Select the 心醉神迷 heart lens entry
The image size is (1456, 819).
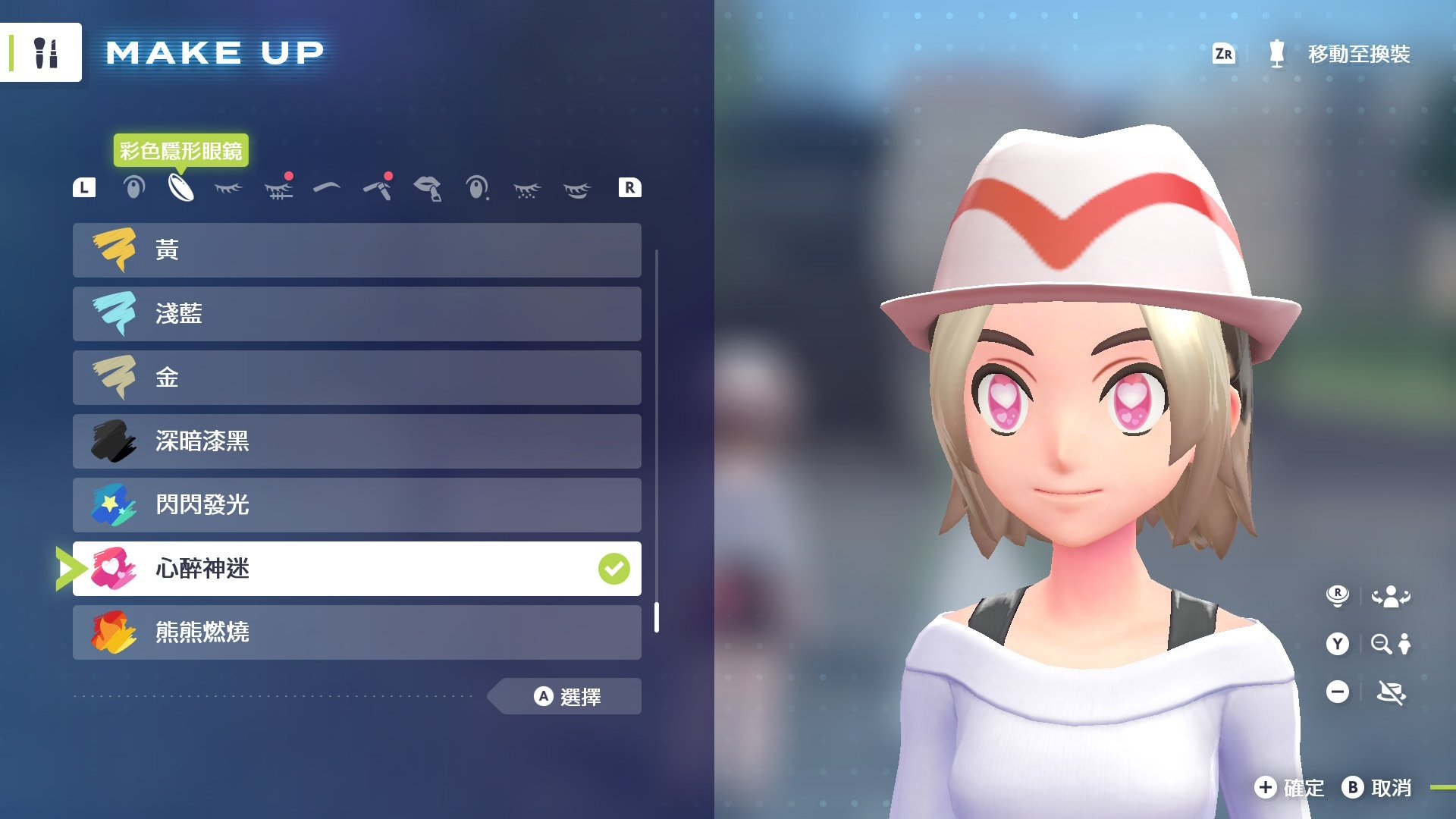[x=356, y=569]
